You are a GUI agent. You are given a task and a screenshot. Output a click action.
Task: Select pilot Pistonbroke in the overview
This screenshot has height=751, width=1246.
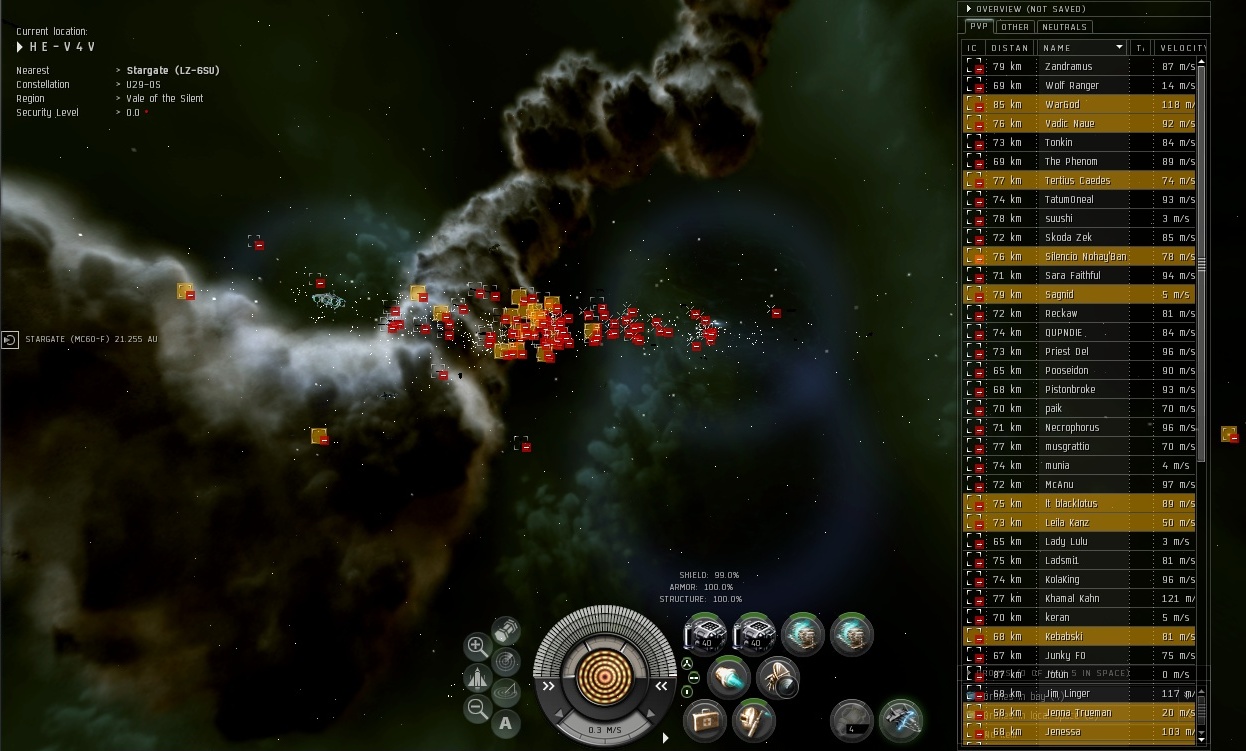1069,389
